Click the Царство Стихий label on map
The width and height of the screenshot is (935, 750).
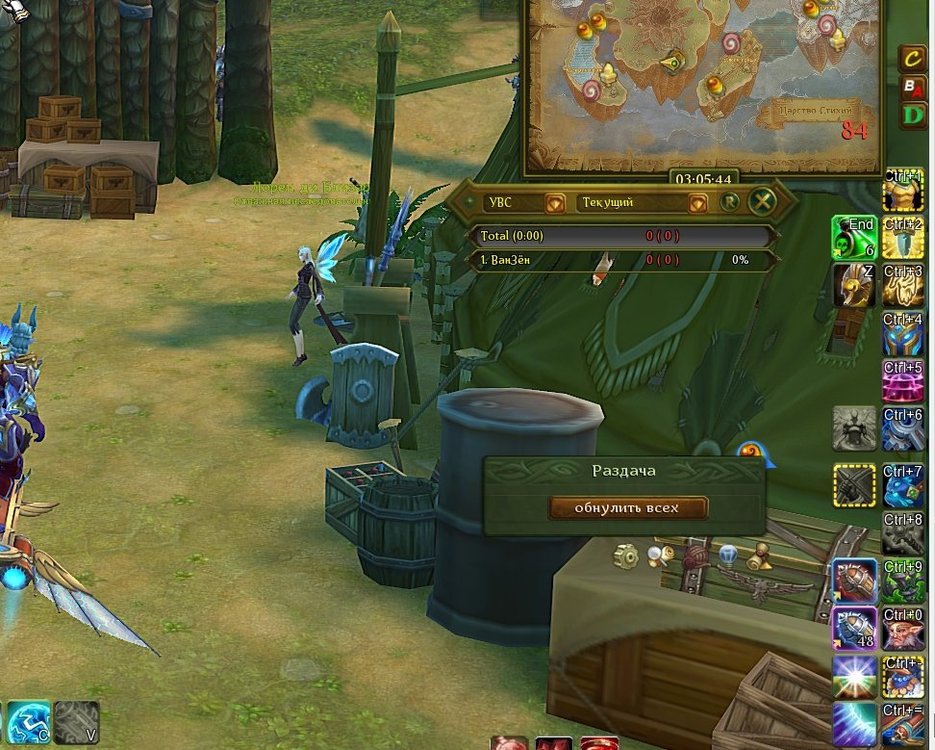pyautogui.click(x=811, y=109)
